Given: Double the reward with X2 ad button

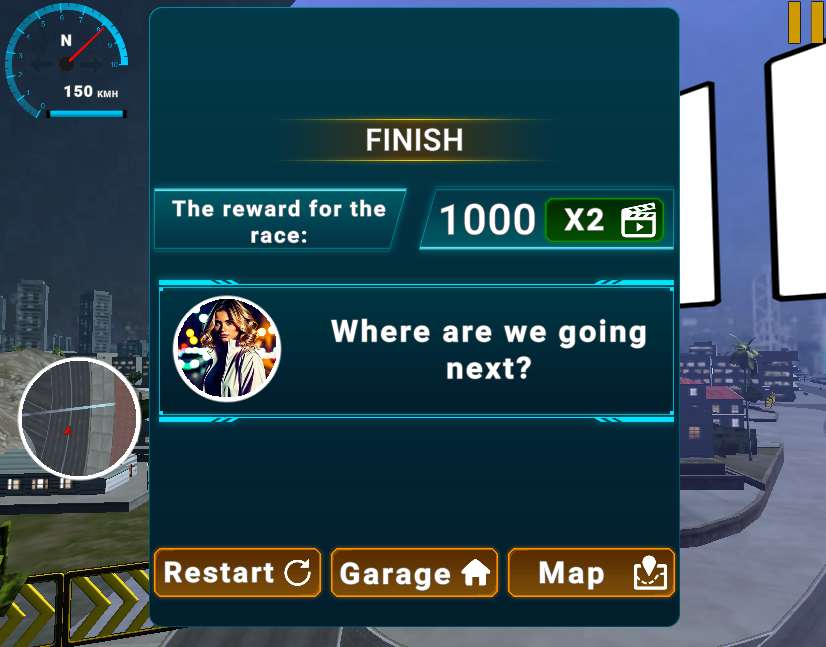Looking at the screenshot, I should [x=605, y=220].
